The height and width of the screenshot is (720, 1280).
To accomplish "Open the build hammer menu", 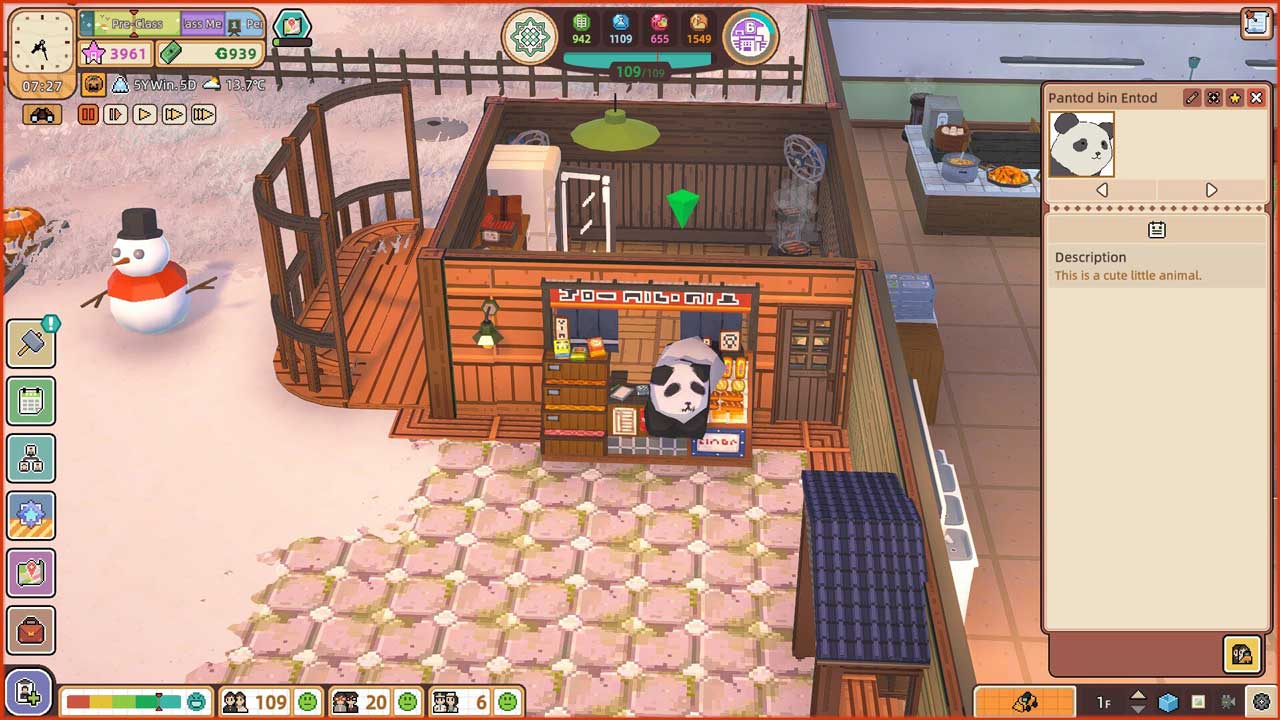I will [31, 344].
